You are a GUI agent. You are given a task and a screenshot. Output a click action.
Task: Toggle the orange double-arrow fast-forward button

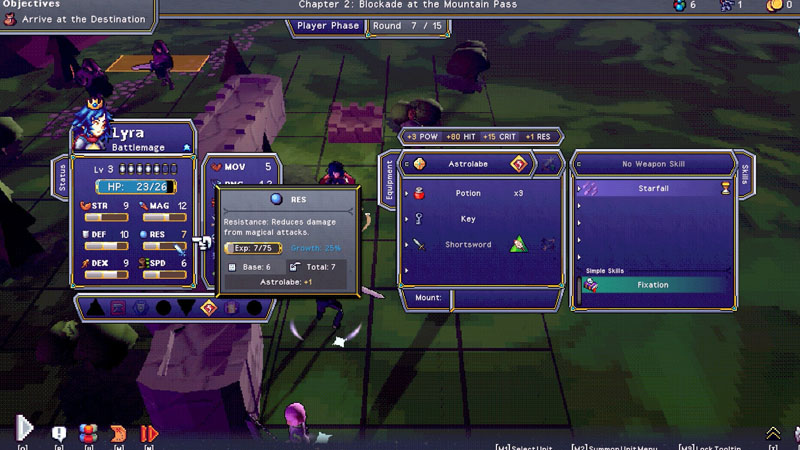tap(149, 433)
